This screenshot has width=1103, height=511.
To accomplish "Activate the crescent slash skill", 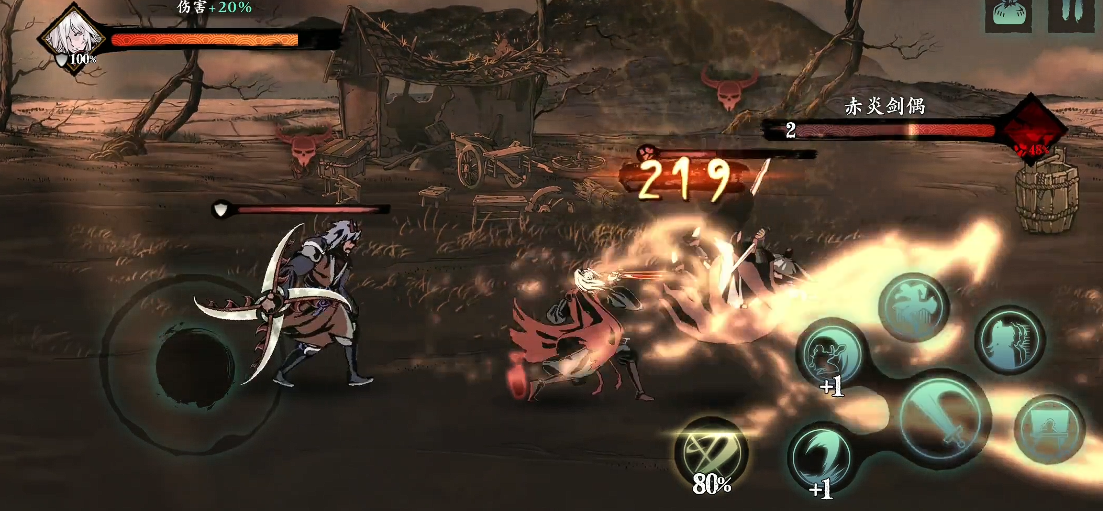I will click(x=821, y=457).
